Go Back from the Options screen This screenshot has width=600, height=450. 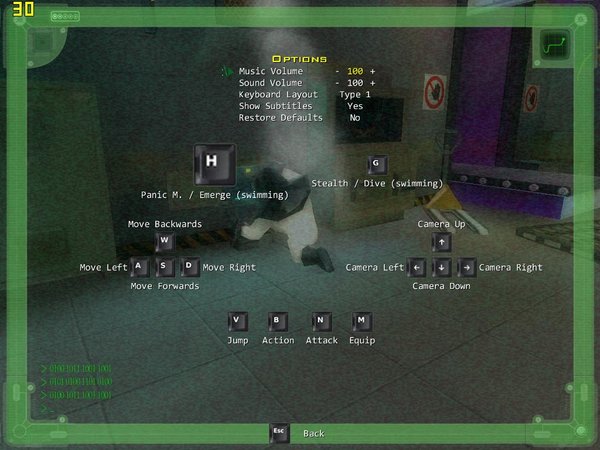click(x=313, y=433)
